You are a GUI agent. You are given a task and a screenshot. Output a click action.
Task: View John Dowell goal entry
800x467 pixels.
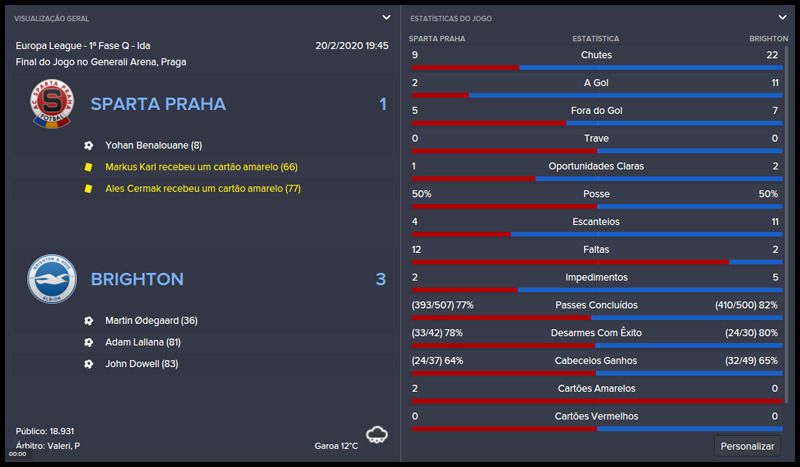141,364
